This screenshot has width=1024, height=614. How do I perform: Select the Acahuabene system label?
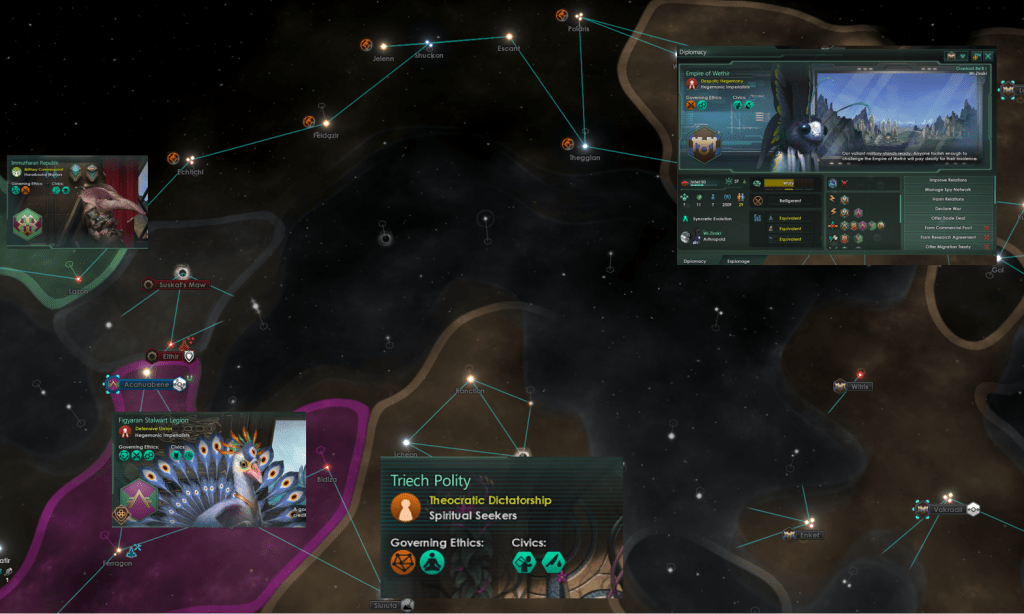(x=146, y=384)
